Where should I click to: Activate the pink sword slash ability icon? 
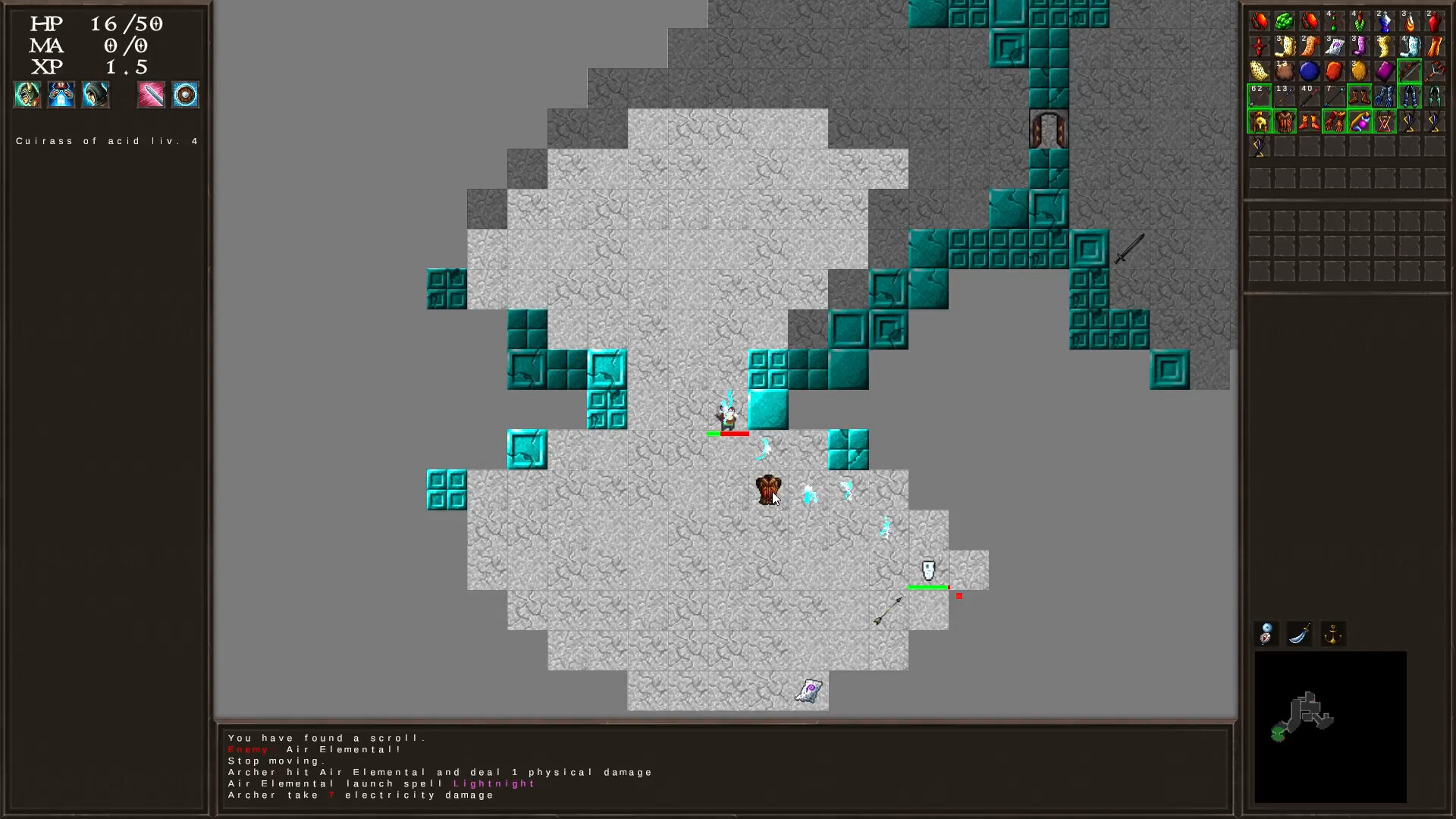tap(151, 95)
